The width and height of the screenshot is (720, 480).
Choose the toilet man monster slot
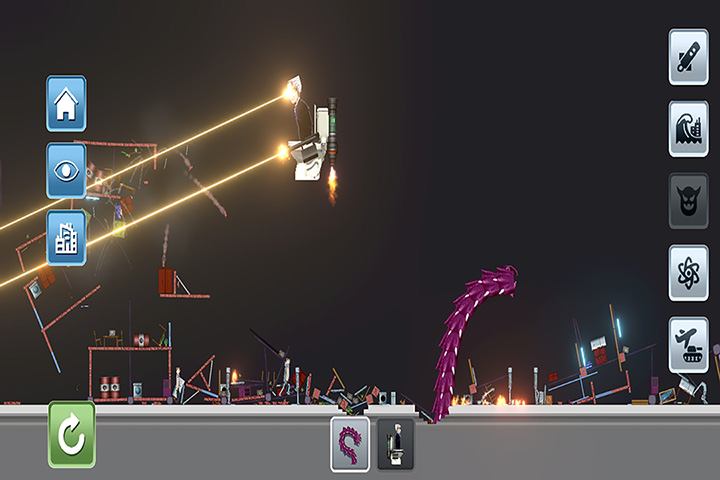(x=396, y=444)
